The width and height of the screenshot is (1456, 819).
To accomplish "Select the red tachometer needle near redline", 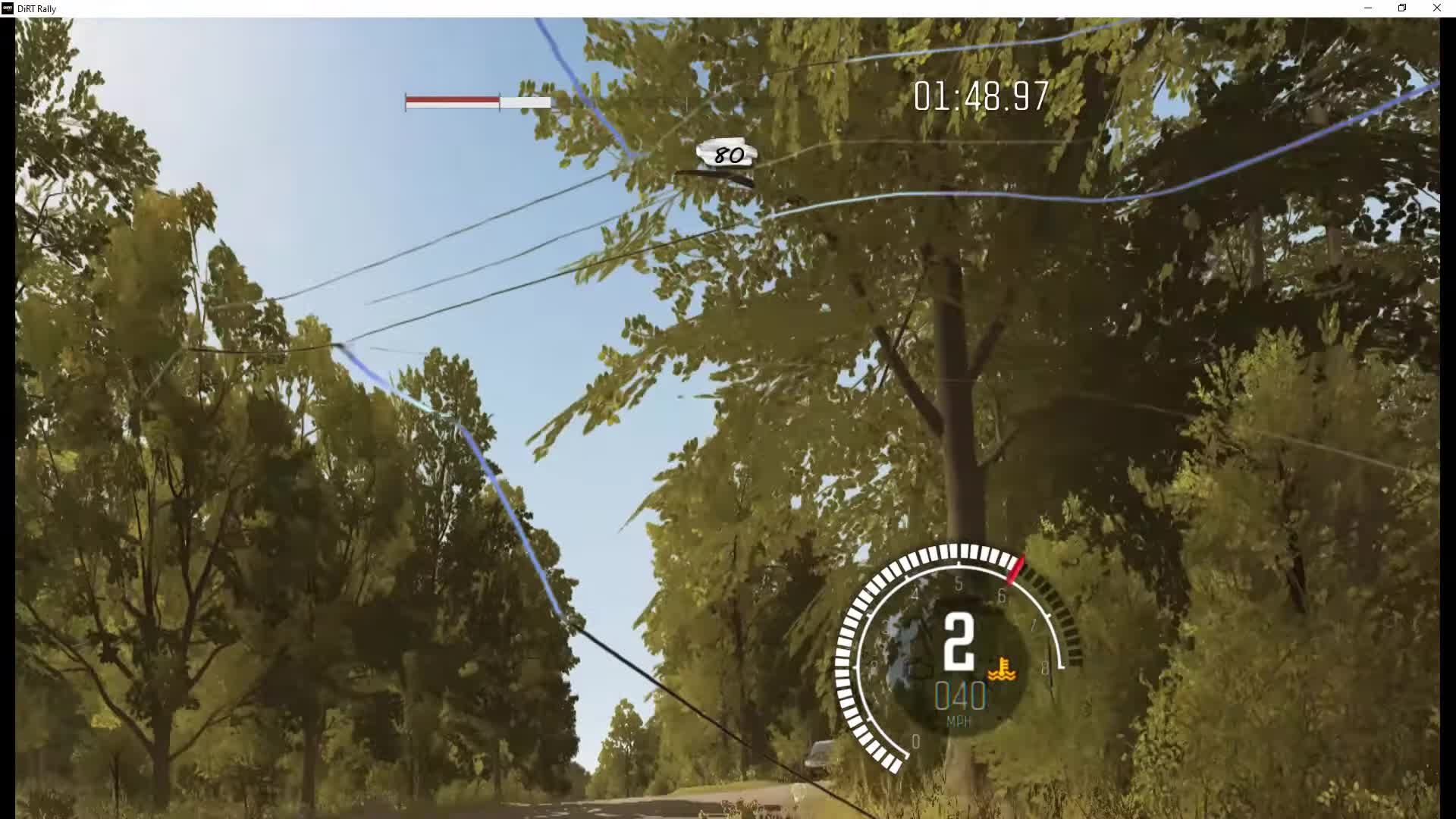I will pyautogui.click(x=1016, y=567).
